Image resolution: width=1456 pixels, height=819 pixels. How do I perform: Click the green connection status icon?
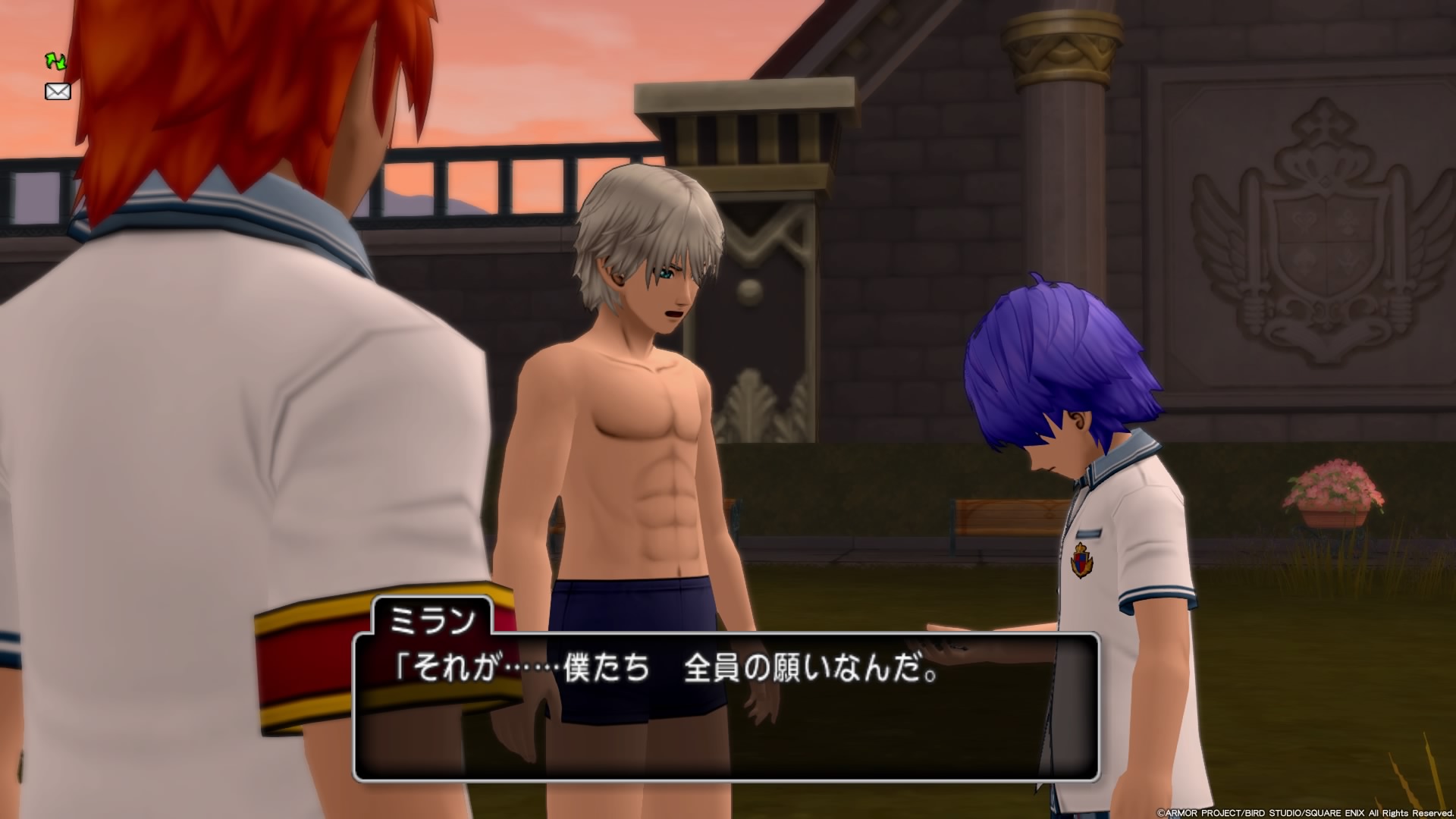point(56,61)
